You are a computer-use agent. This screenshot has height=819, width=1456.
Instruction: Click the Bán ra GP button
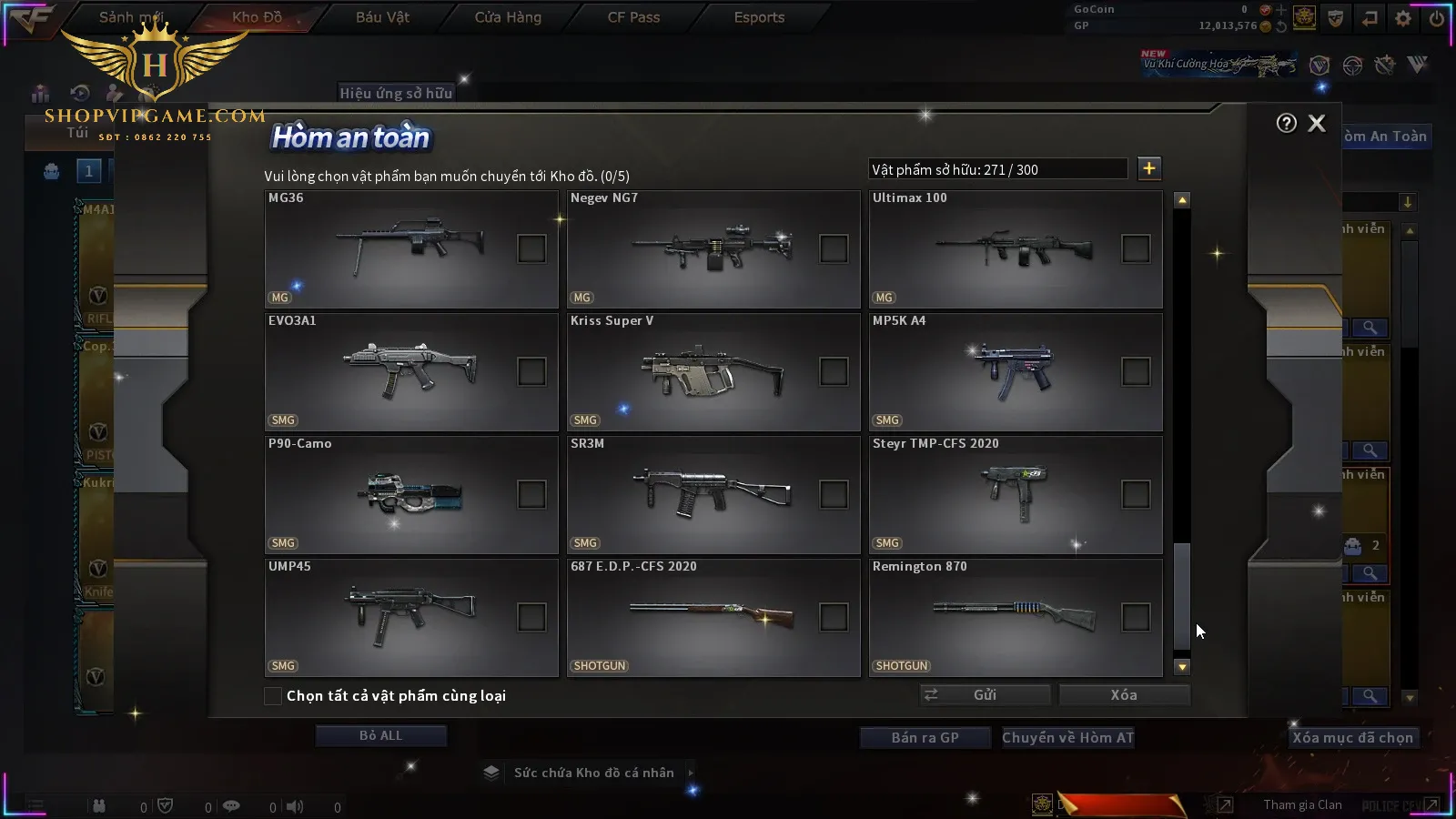click(x=925, y=738)
